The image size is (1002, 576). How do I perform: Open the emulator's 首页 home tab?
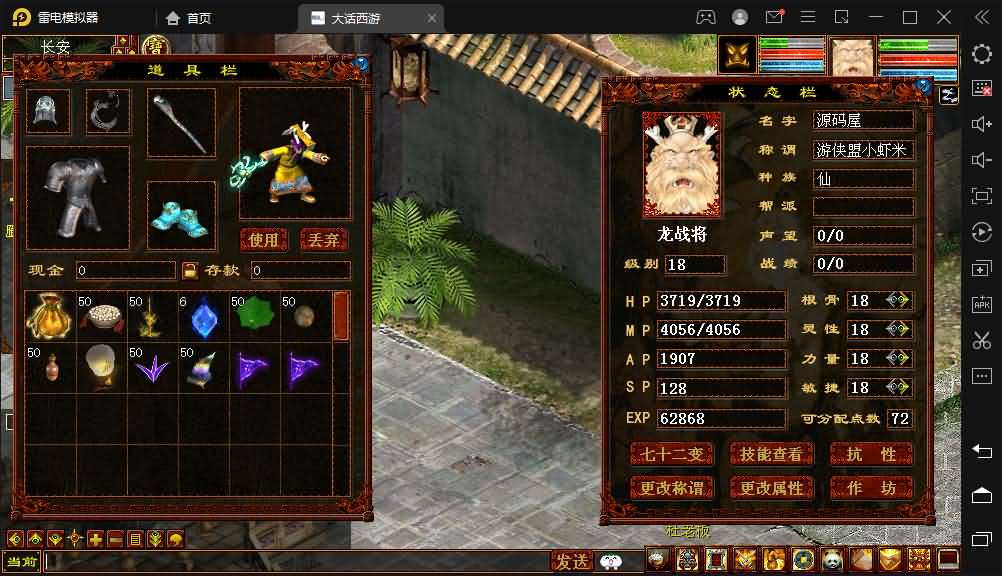(x=190, y=18)
